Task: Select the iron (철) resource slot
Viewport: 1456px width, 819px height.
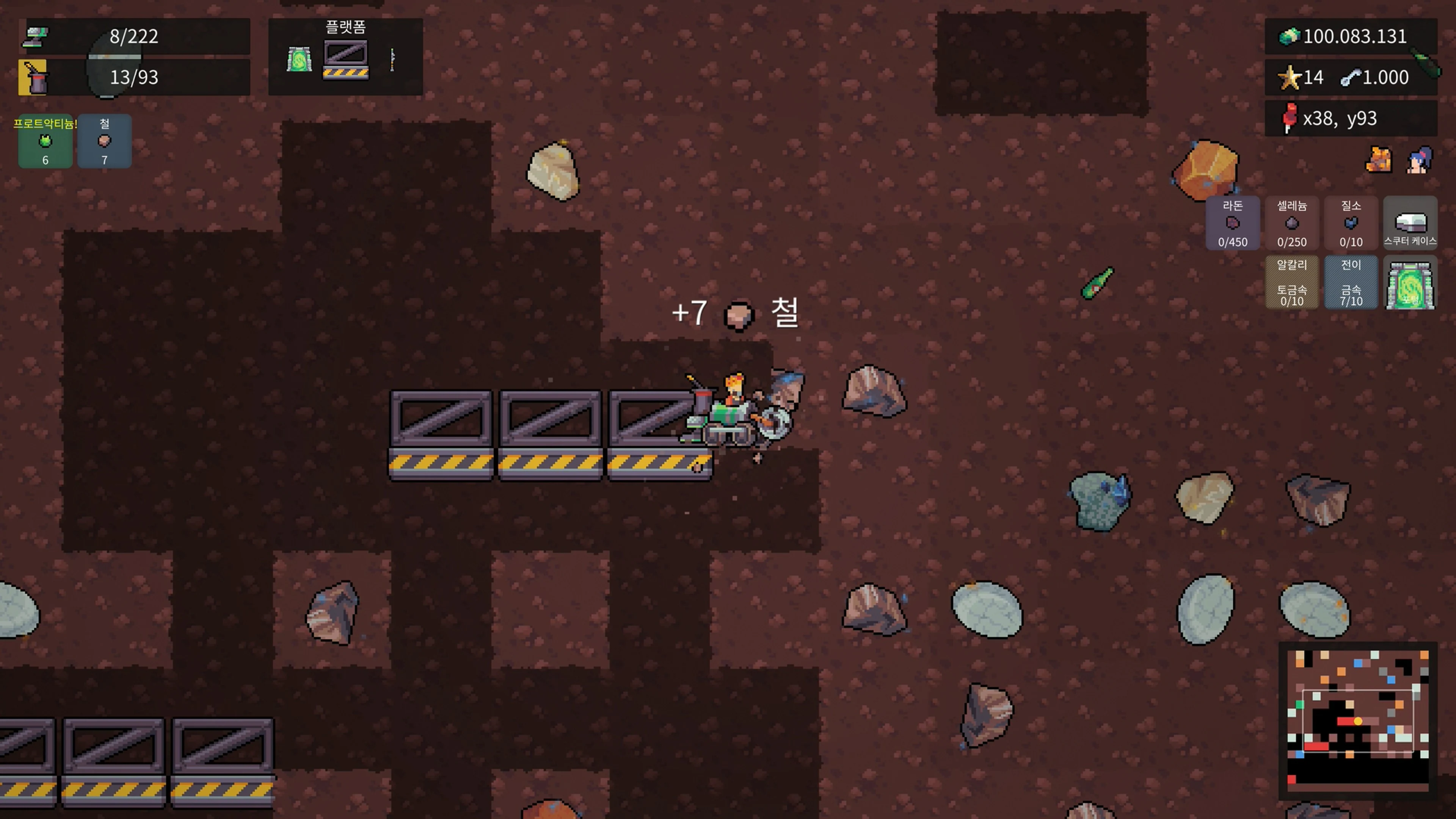Action: [x=104, y=141]
